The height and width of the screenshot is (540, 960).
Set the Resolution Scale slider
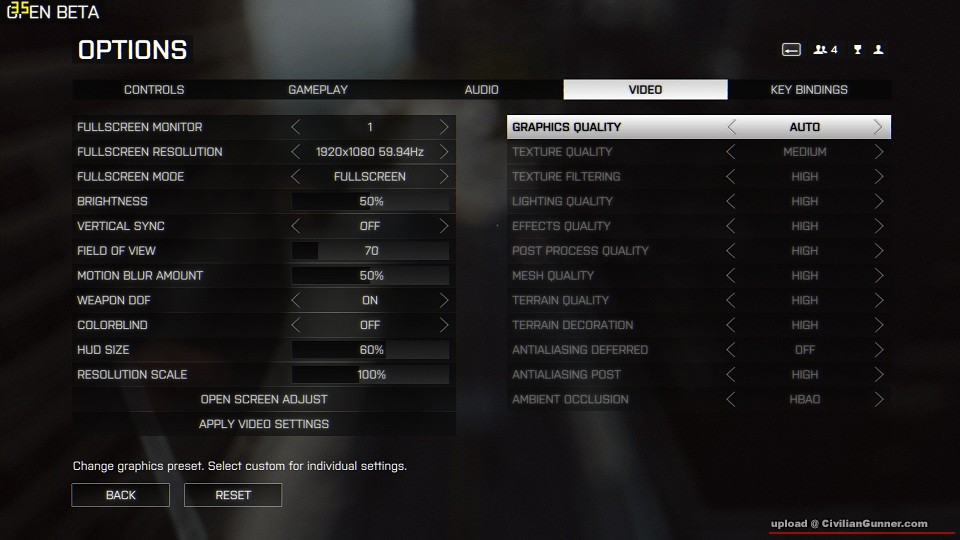pyautogui.click(x=370, y=375)
